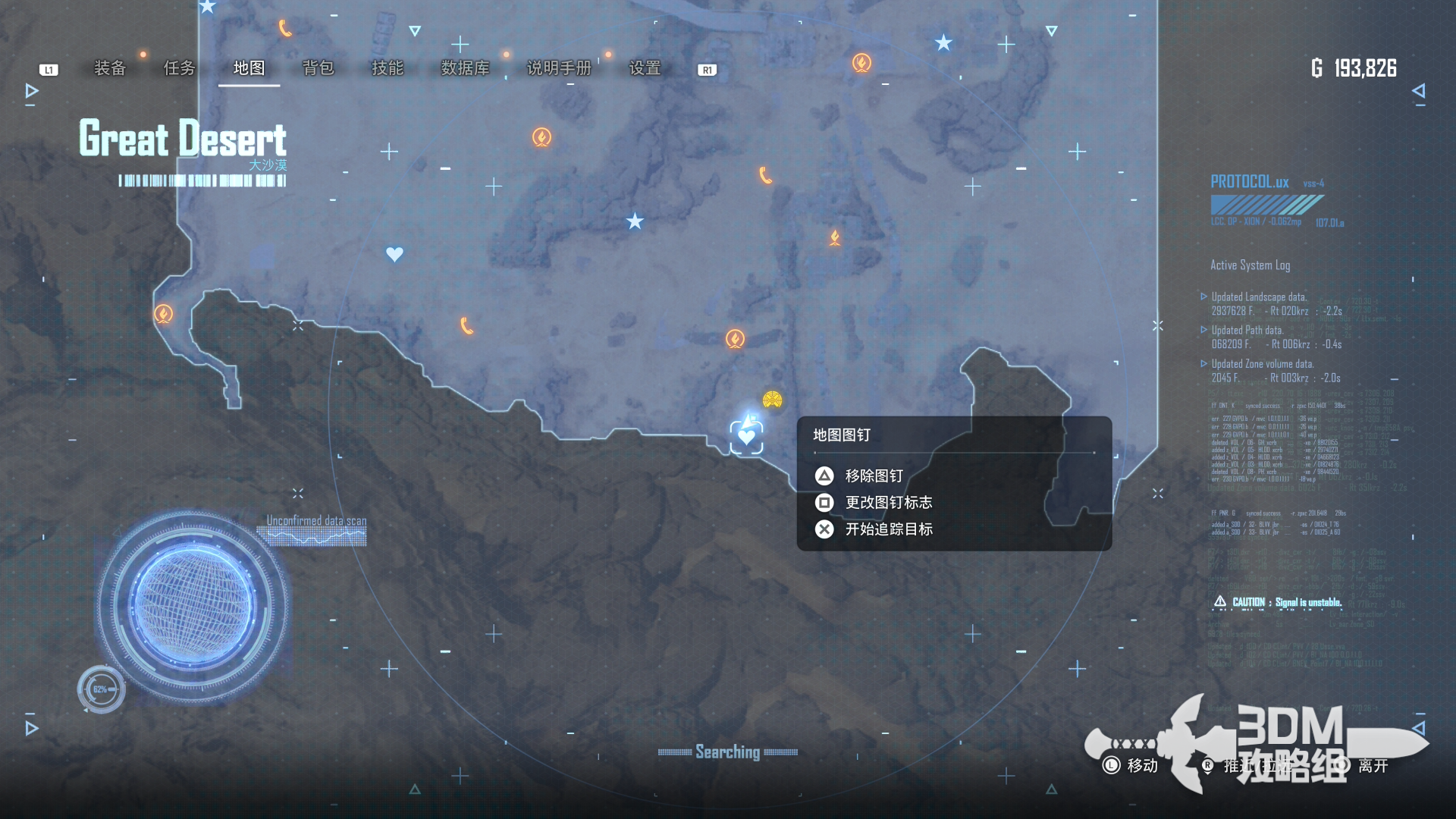Select the heart pin under the cursor

point(746,437)
